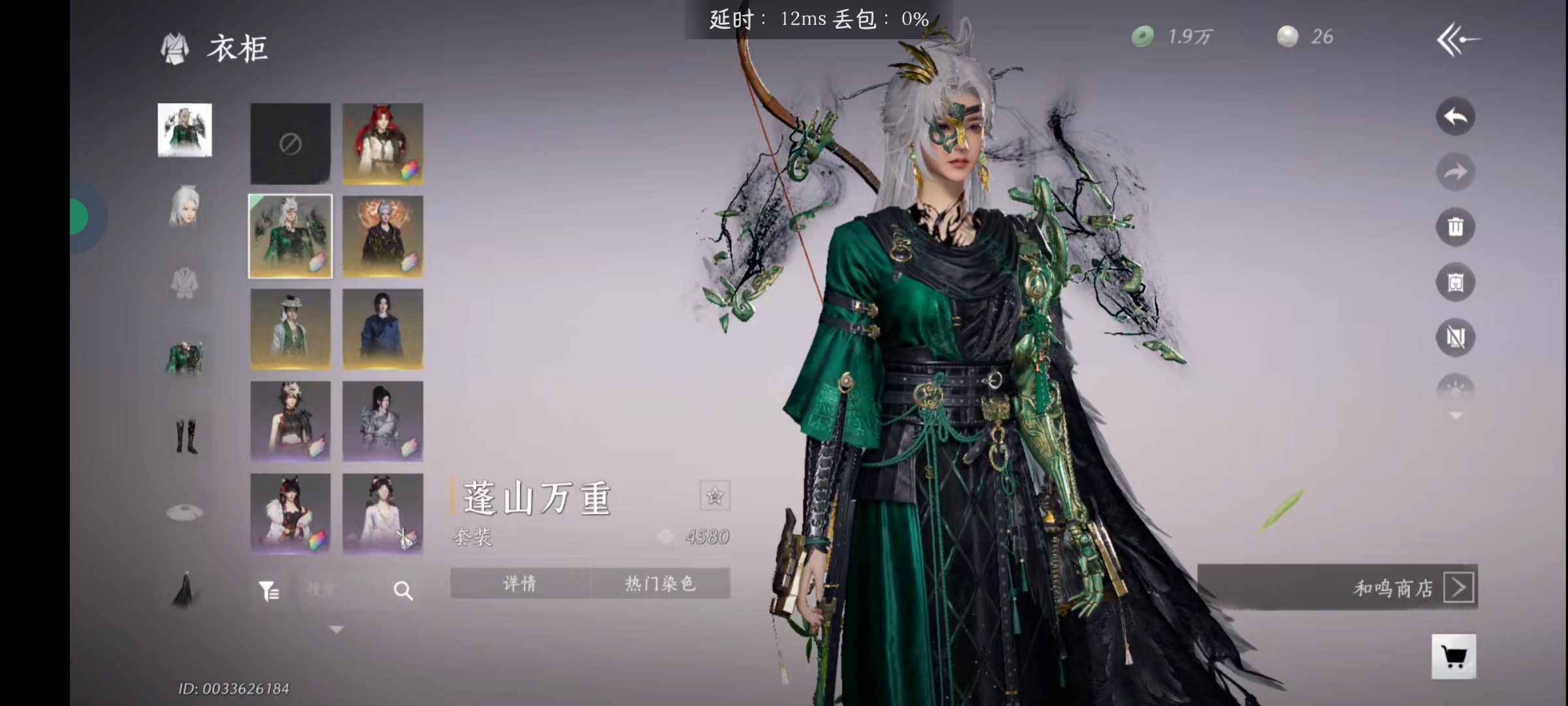Click the trash can remove button
Image resolution: width=1568 pixels, height=706 pixels.
(1455, 227)
